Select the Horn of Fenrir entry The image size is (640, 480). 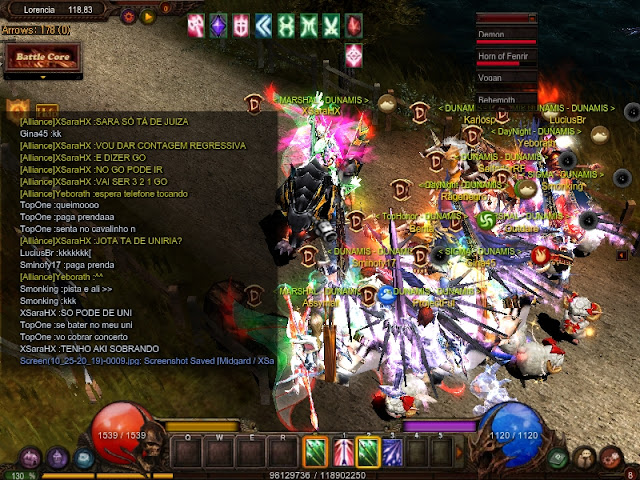[507, 55]
